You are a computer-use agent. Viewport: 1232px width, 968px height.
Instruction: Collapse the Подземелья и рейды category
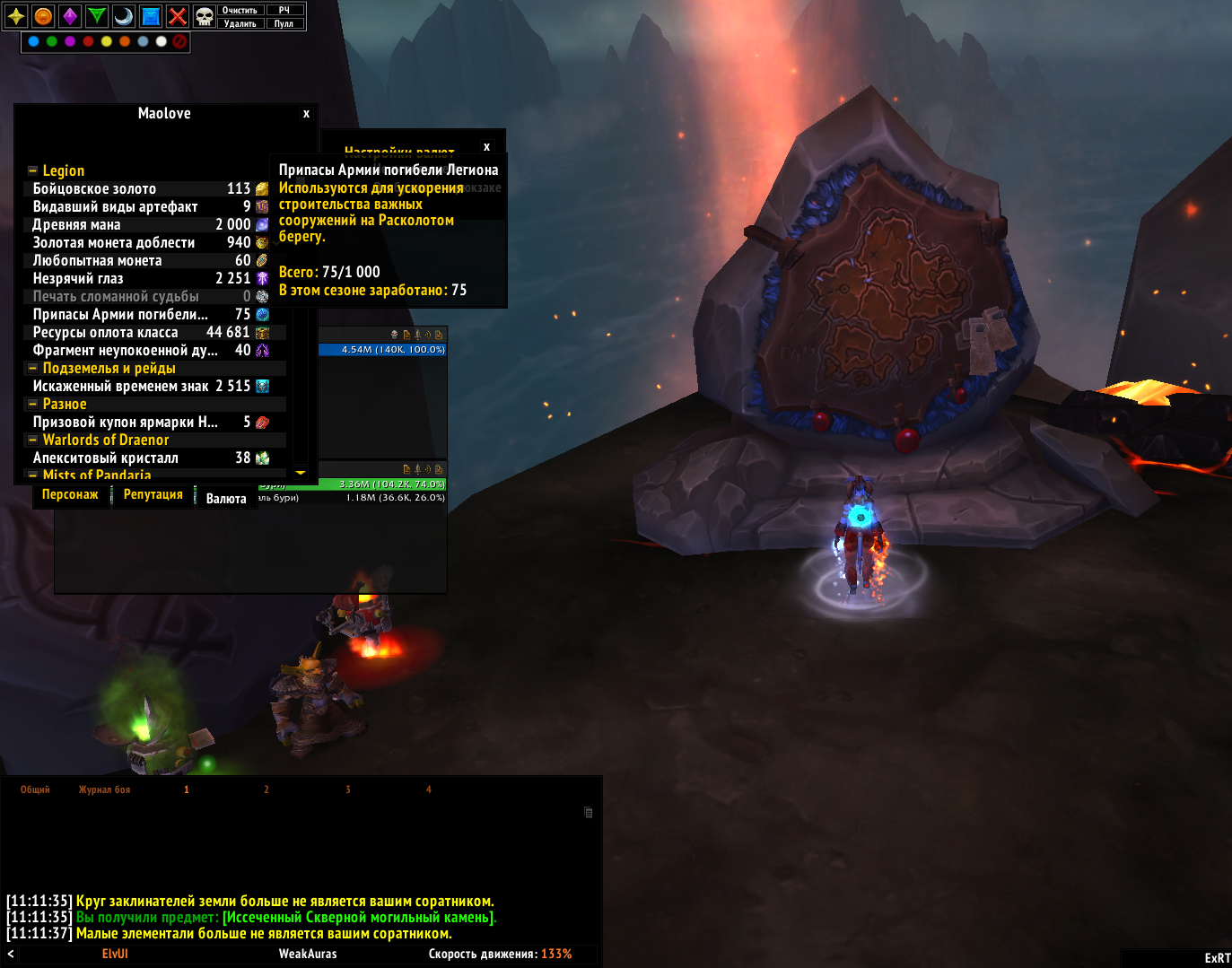point(33,368)
